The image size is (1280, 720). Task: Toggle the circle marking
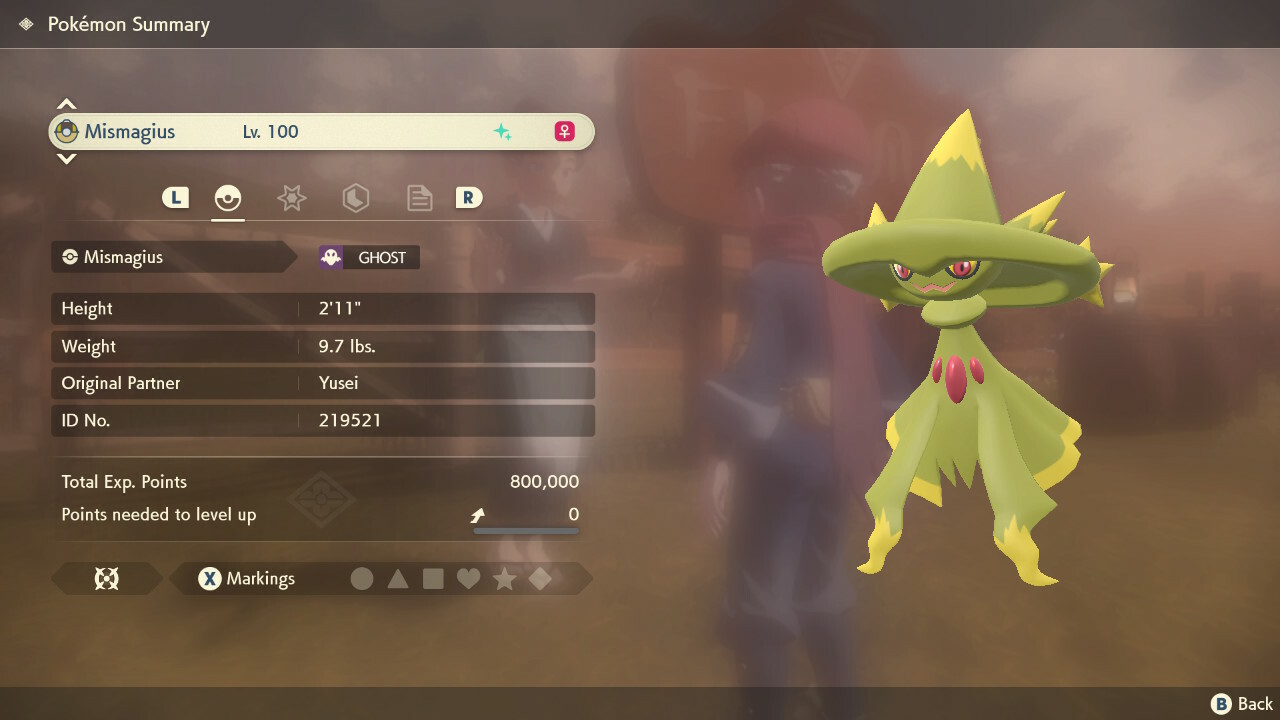pos(362,579)
